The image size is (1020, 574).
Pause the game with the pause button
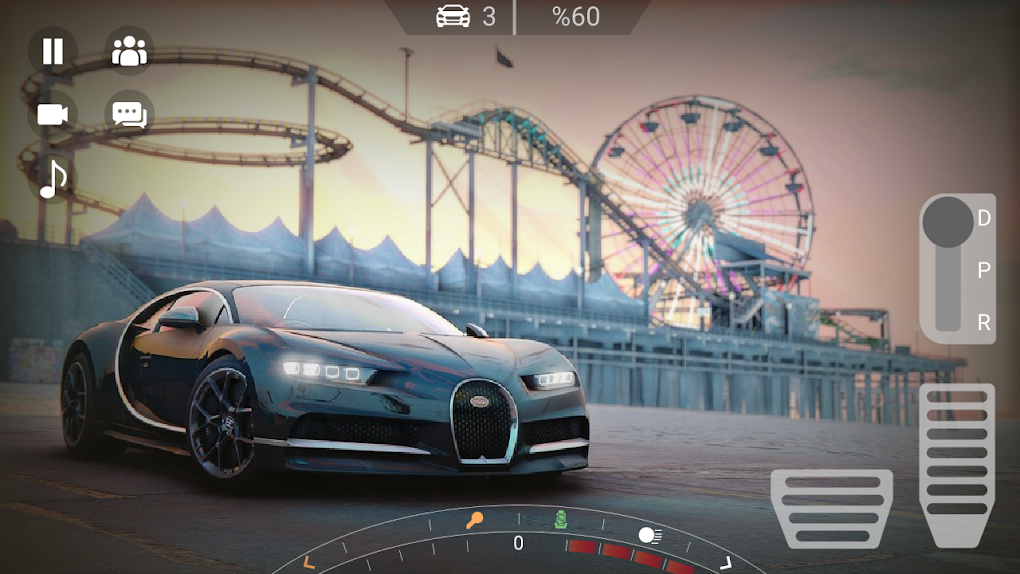52,51
